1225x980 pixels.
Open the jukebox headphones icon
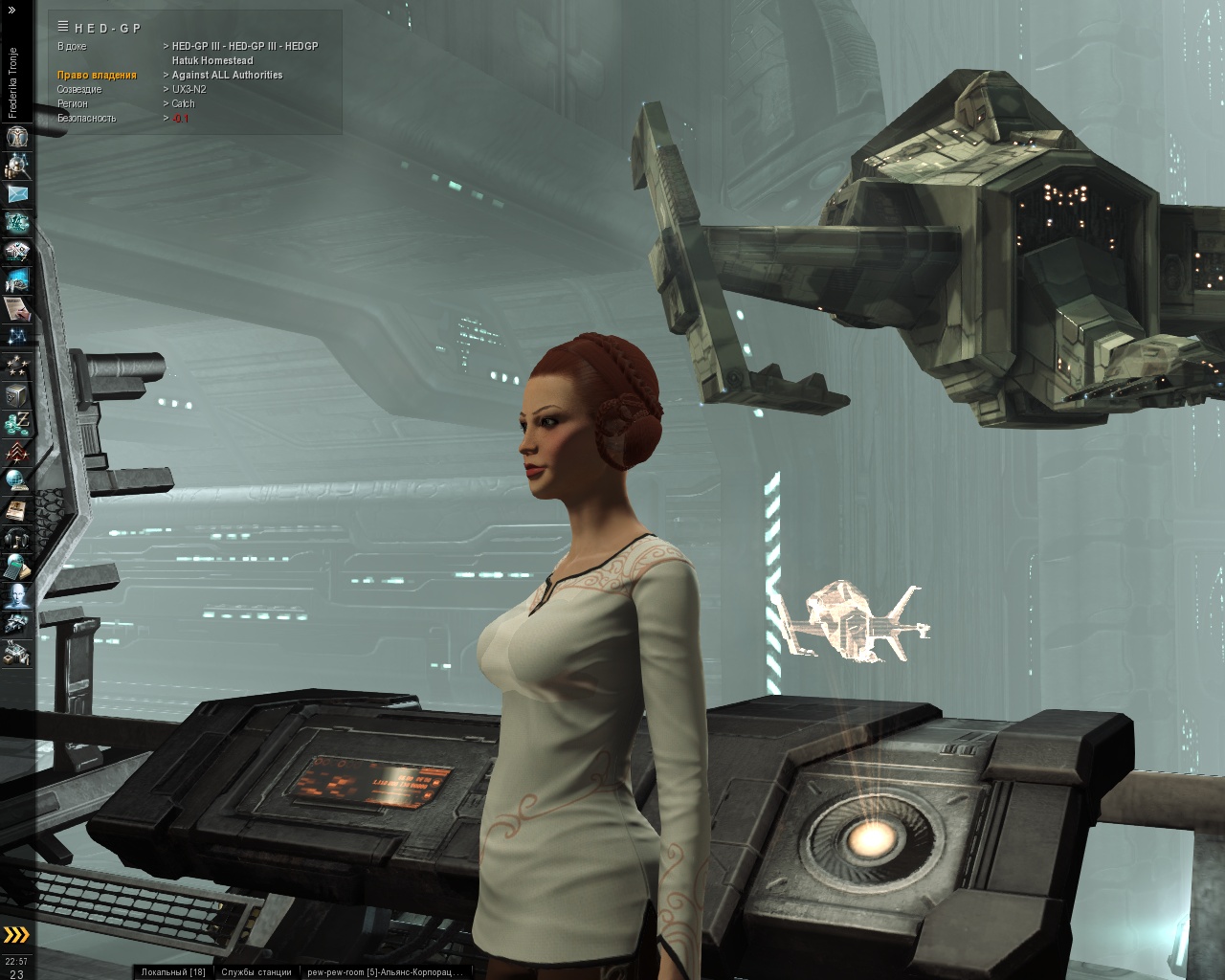click(x=16, y=538)
